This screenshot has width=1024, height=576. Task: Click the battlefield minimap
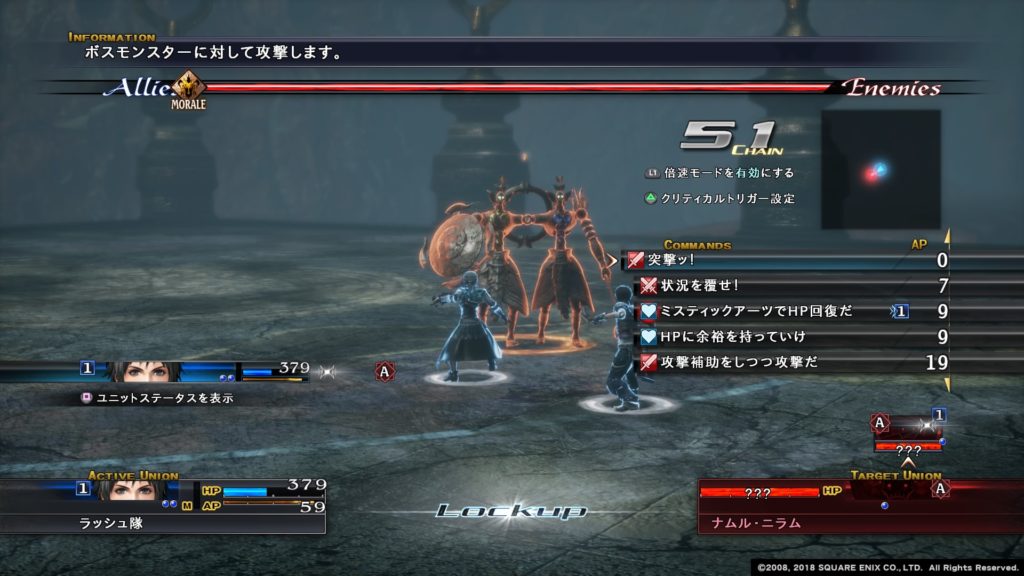(881, 169)
